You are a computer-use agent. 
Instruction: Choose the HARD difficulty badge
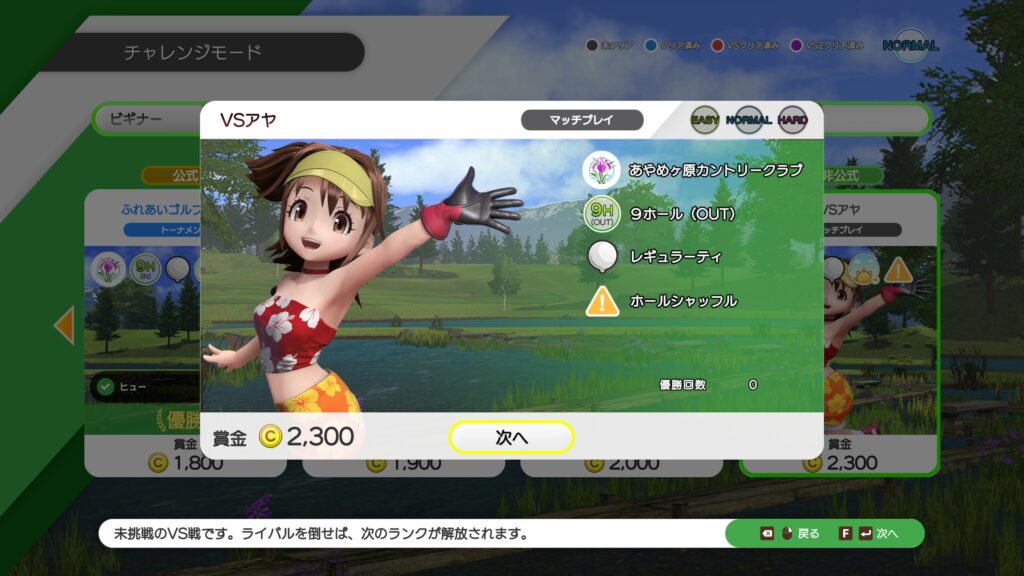pyautogui.click(x=792, y=120)
